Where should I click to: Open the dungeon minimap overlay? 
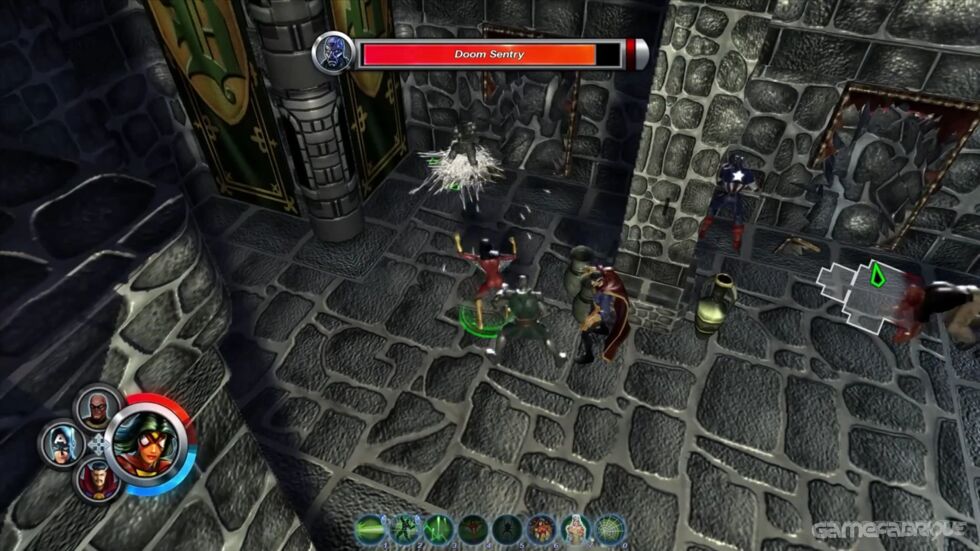coord(860,295)
